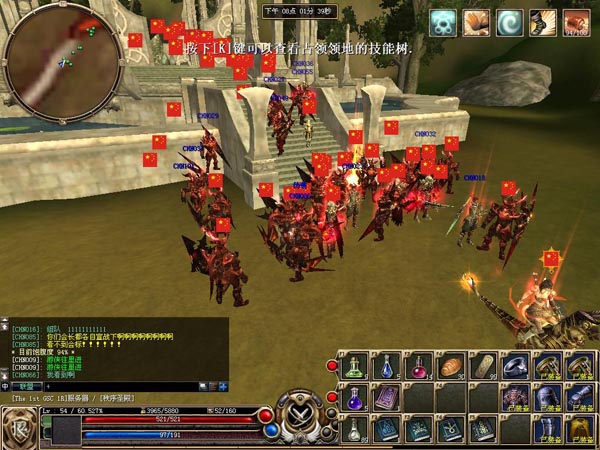Select the equipped golden robe slot

[x=580, y=430]
